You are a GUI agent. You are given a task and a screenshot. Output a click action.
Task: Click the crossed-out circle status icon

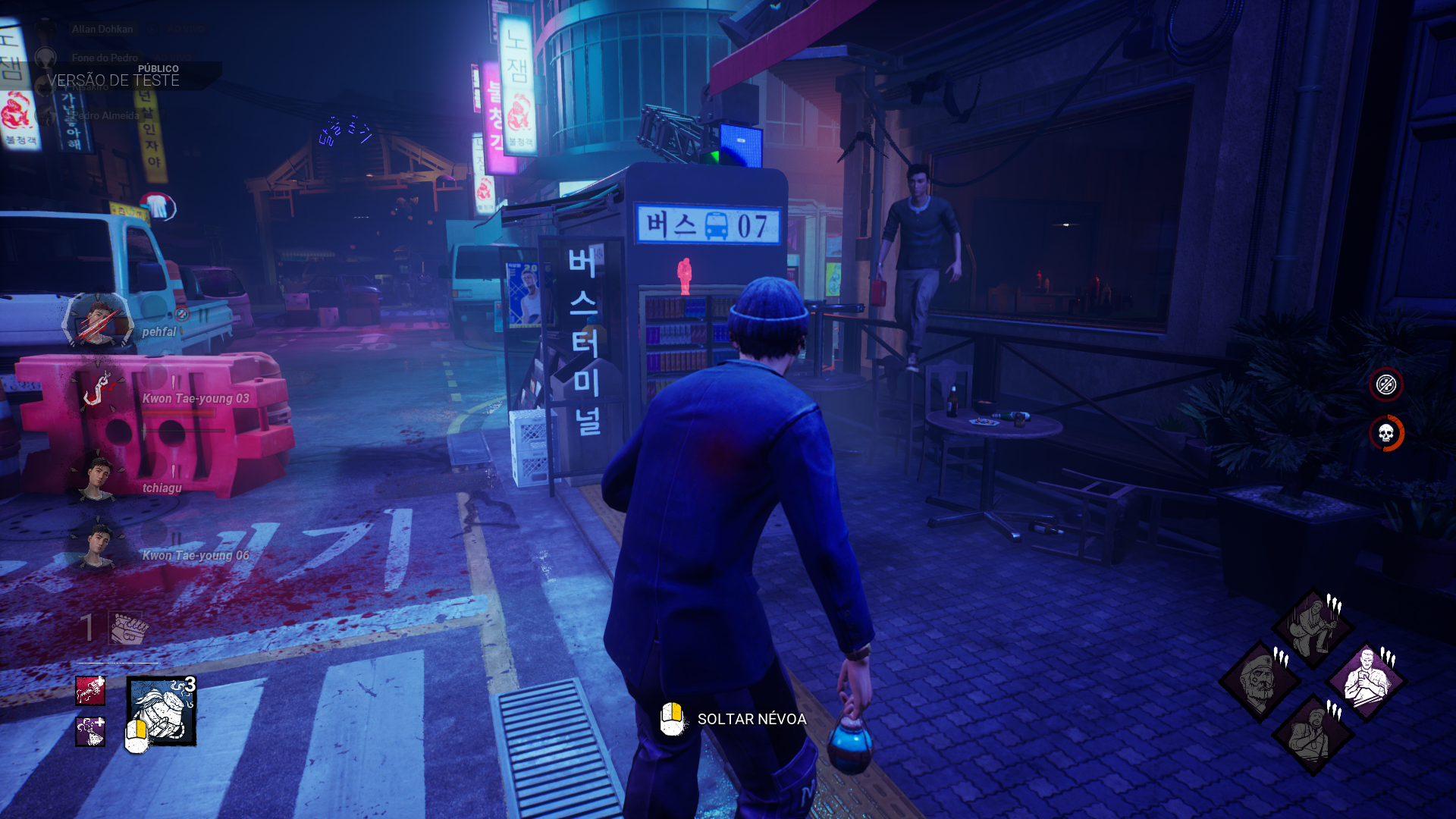1386,384
